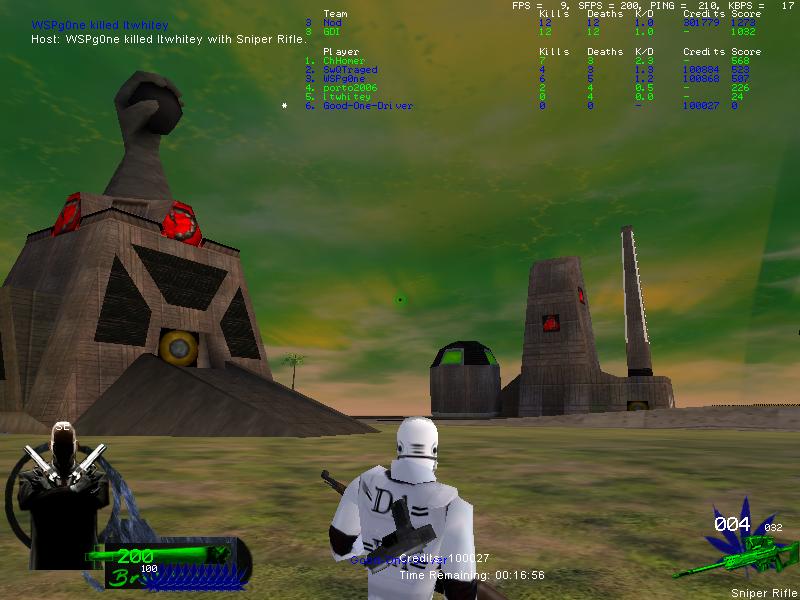Select ChHomer in the player scoreboard
Image resolution: width=800 pixels, height=600 pixels.
click(344, 61)
